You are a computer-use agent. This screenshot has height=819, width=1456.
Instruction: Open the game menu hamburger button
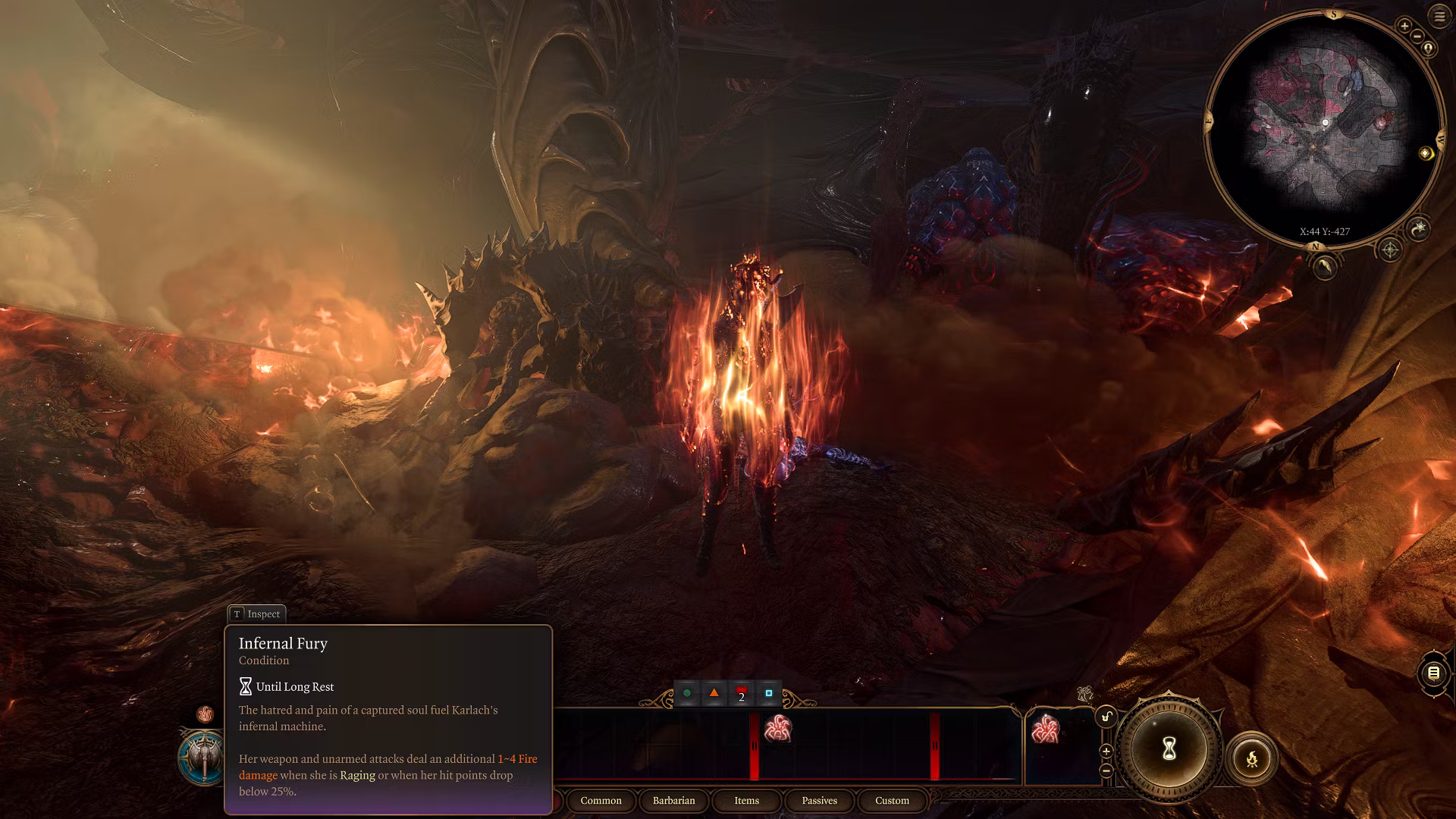pos(1439,16)
